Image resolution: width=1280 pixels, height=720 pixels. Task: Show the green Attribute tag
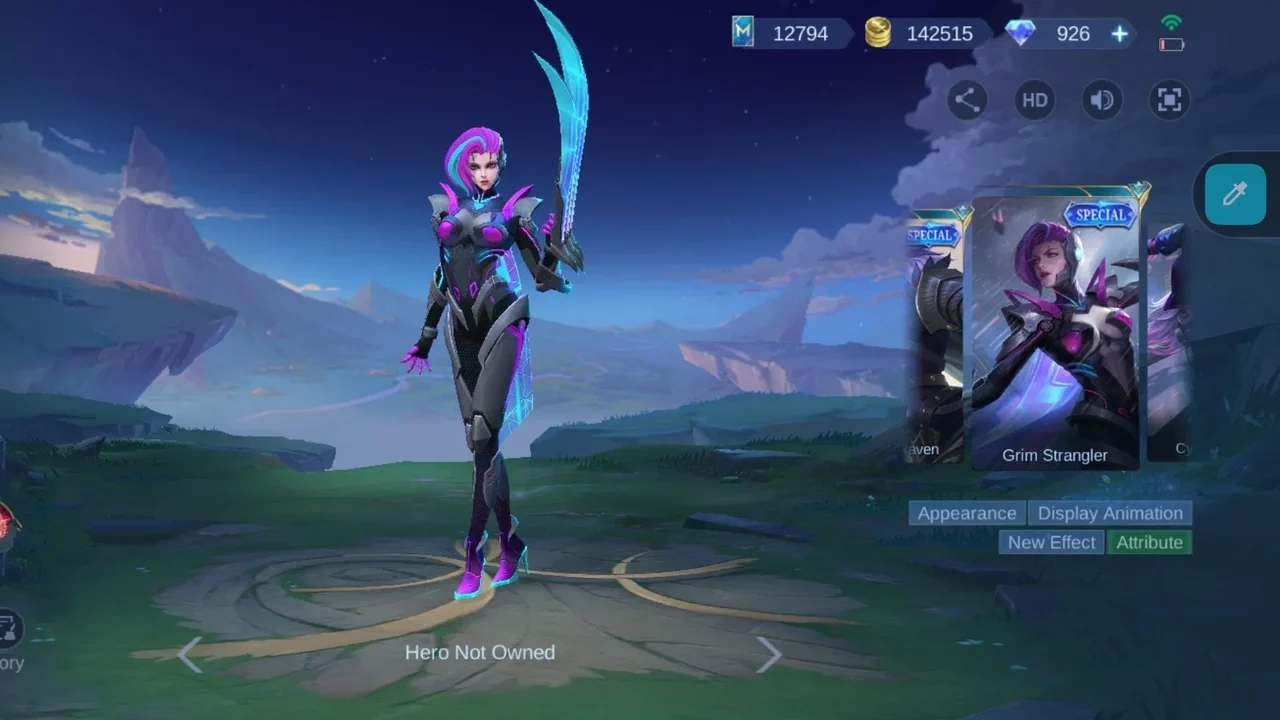click(1149, 542)
